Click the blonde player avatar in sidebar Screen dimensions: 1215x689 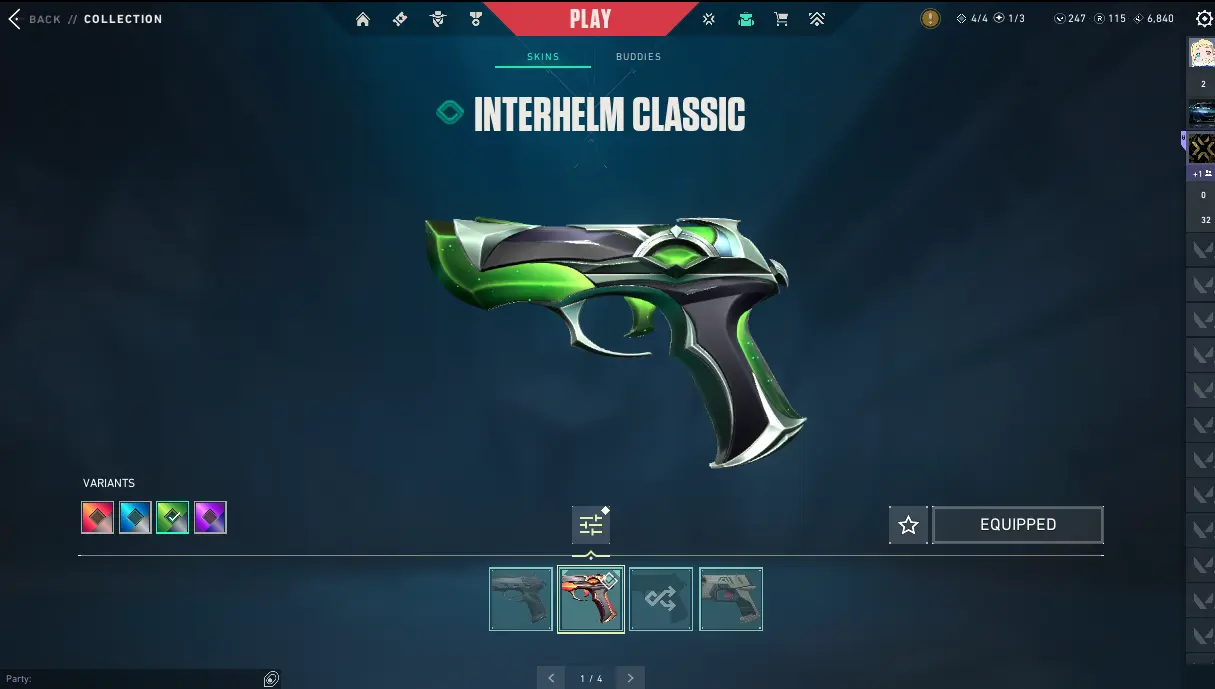click(1201, 52)
